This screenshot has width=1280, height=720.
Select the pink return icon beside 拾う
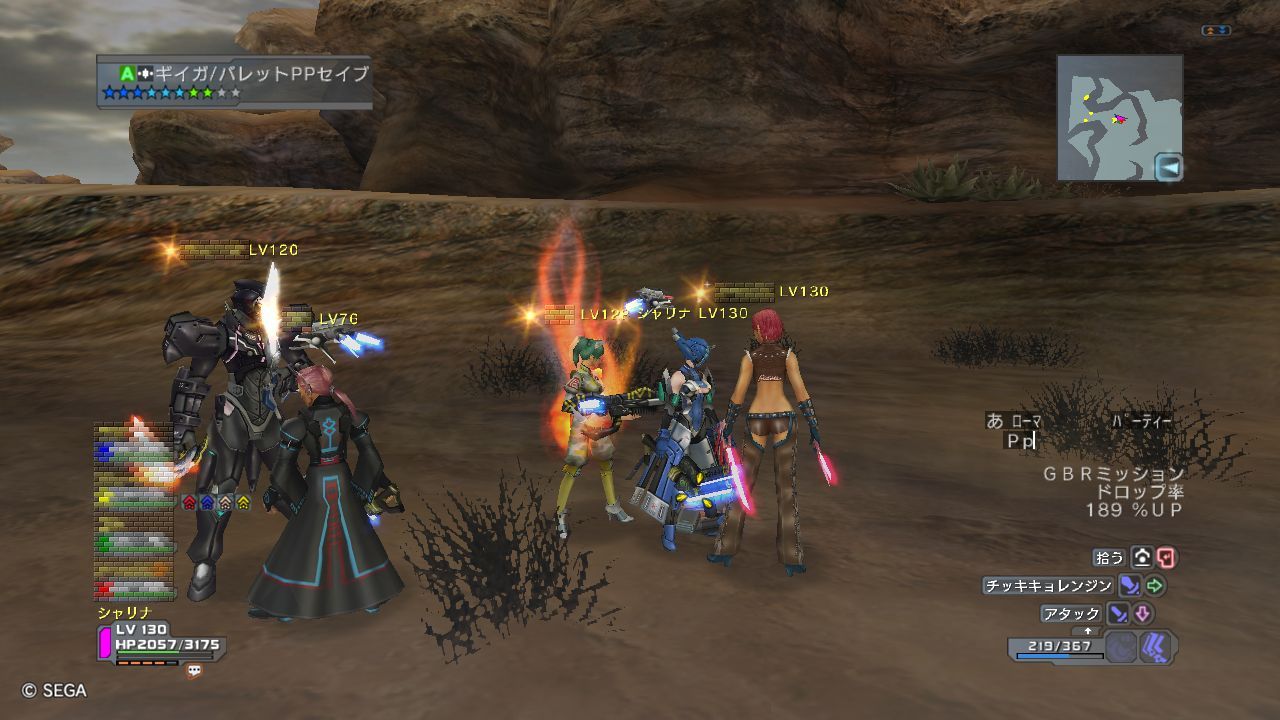click(x=1166, y=558)
